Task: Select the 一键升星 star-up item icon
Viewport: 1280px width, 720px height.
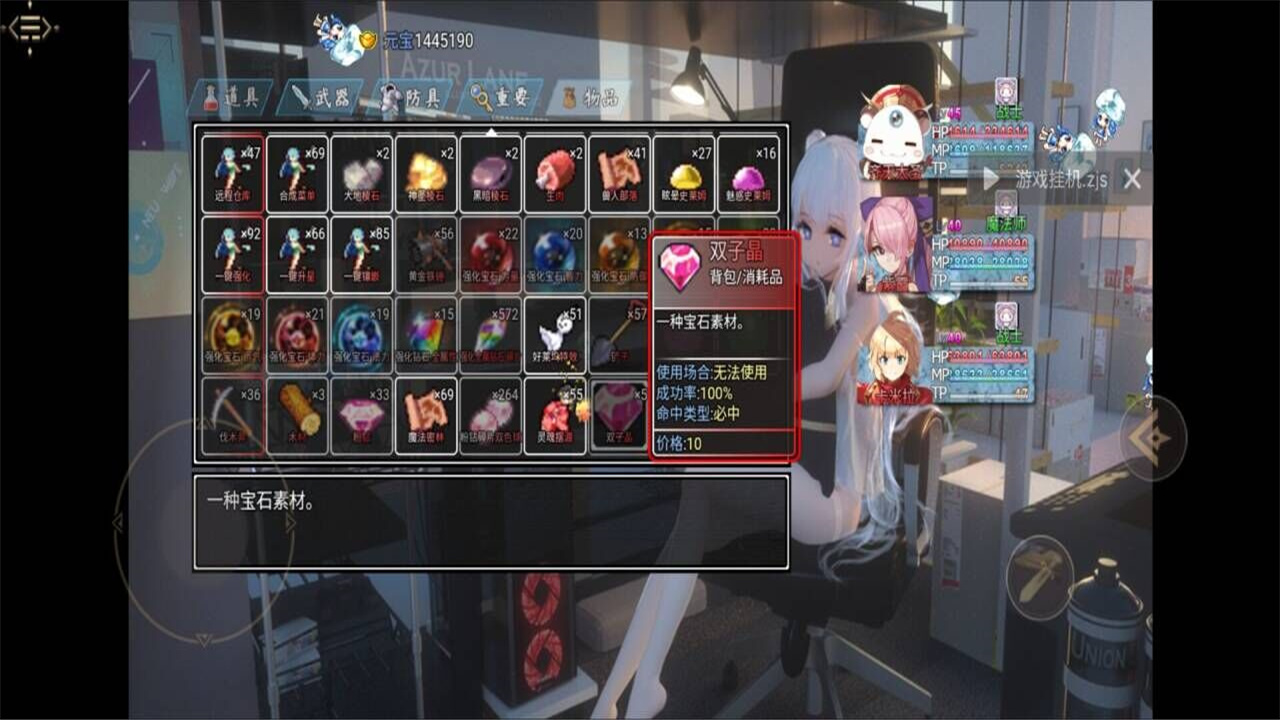Action: point(296,253)
